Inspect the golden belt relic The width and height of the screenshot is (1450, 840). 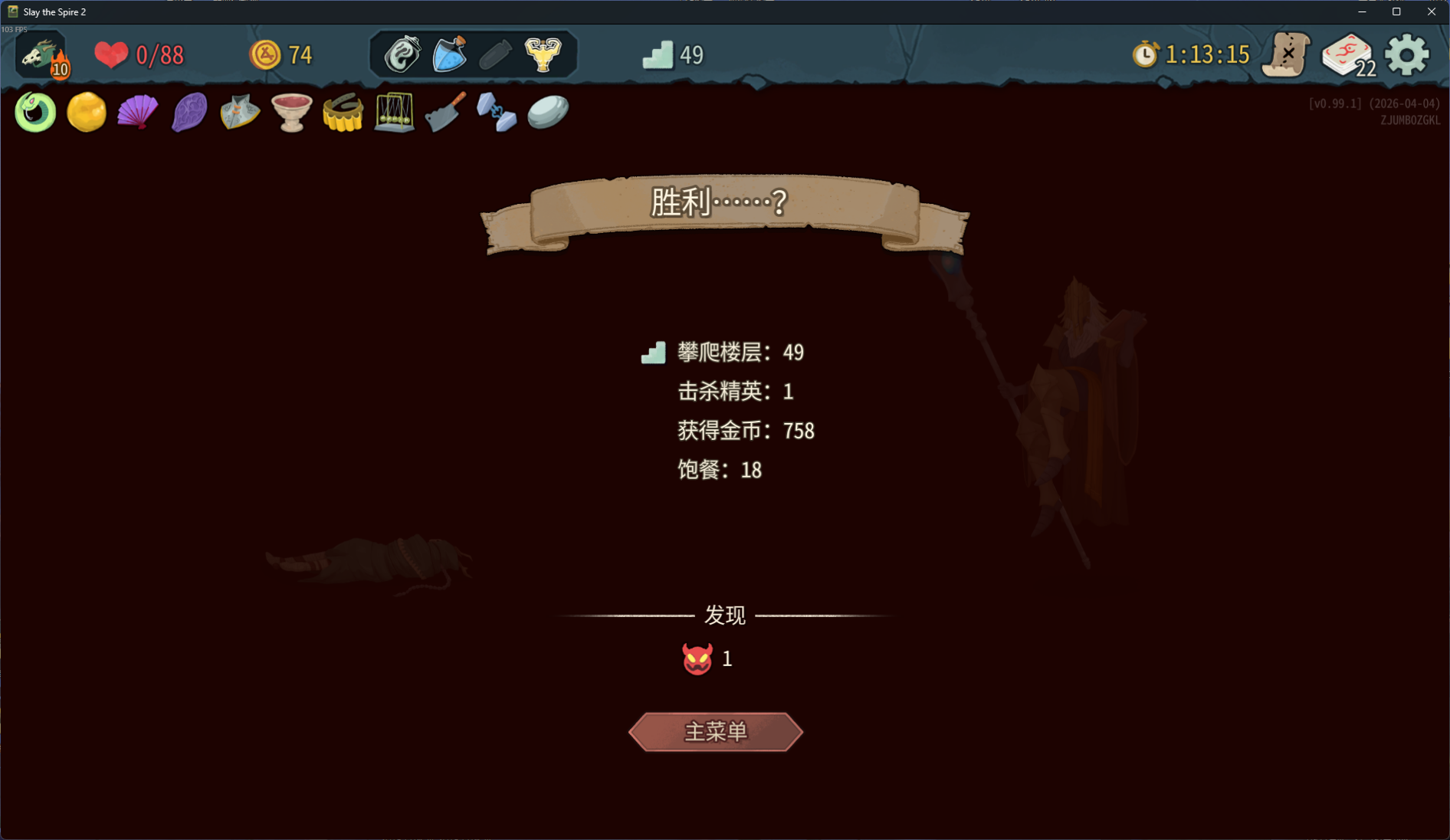point(343,113)
